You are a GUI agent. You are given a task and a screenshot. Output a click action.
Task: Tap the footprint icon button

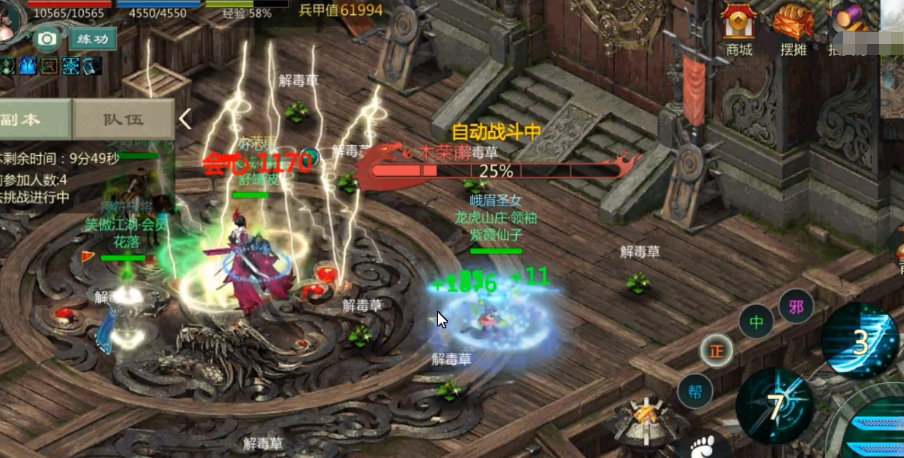[704, 446]
